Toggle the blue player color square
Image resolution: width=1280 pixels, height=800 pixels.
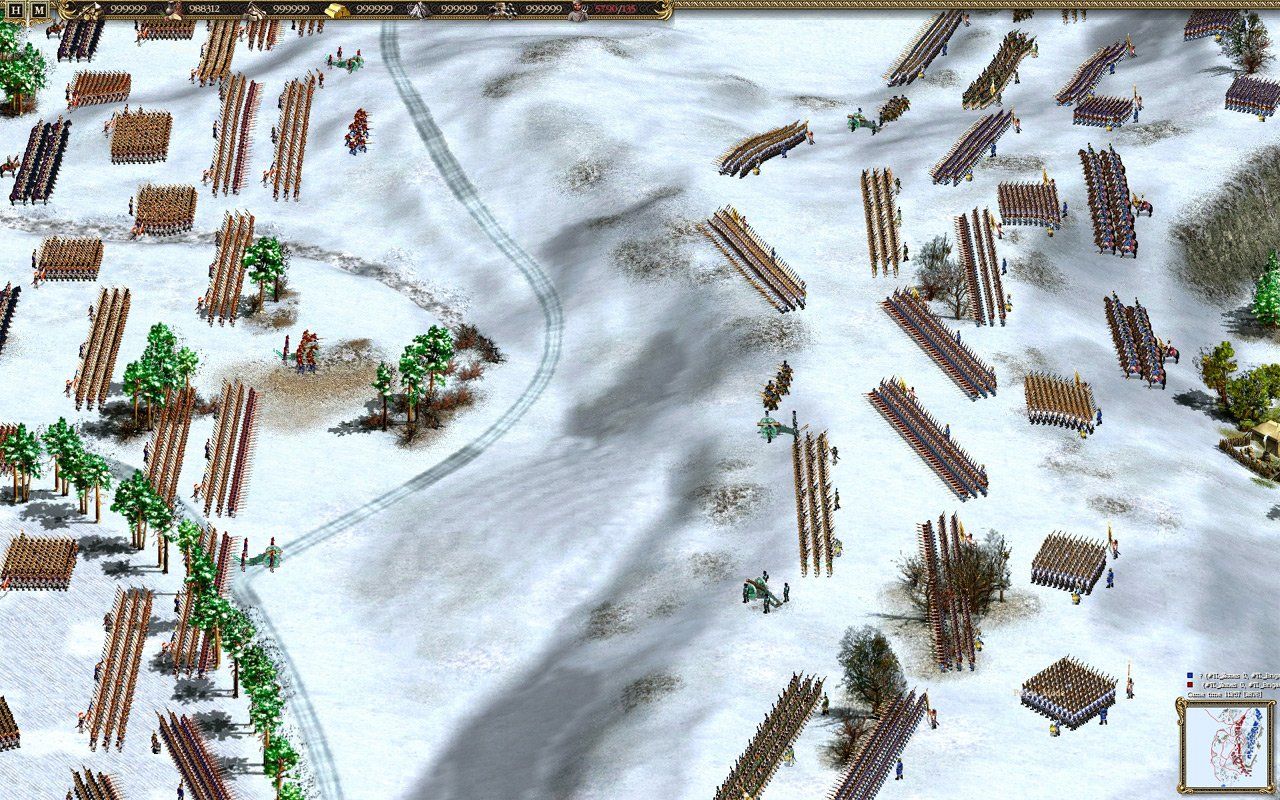point(1190,675)
